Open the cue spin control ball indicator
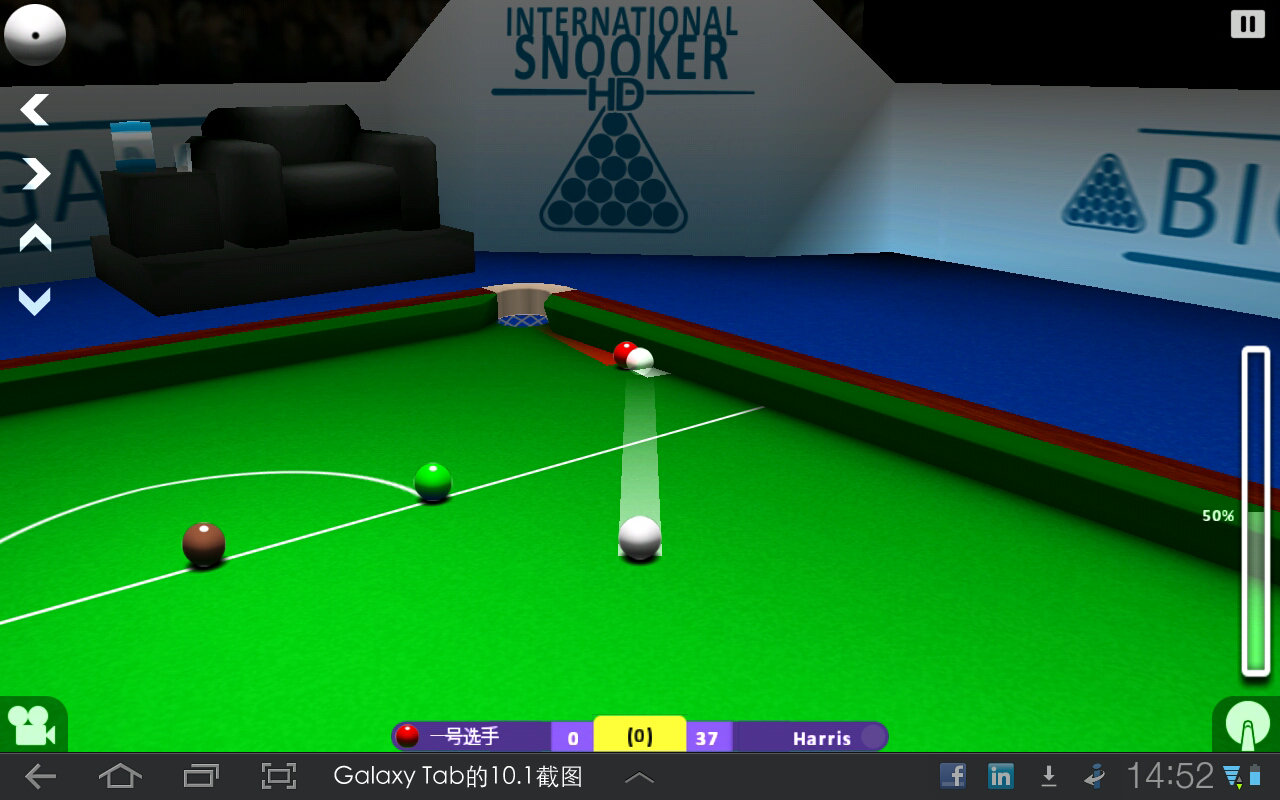 (35, 34)
